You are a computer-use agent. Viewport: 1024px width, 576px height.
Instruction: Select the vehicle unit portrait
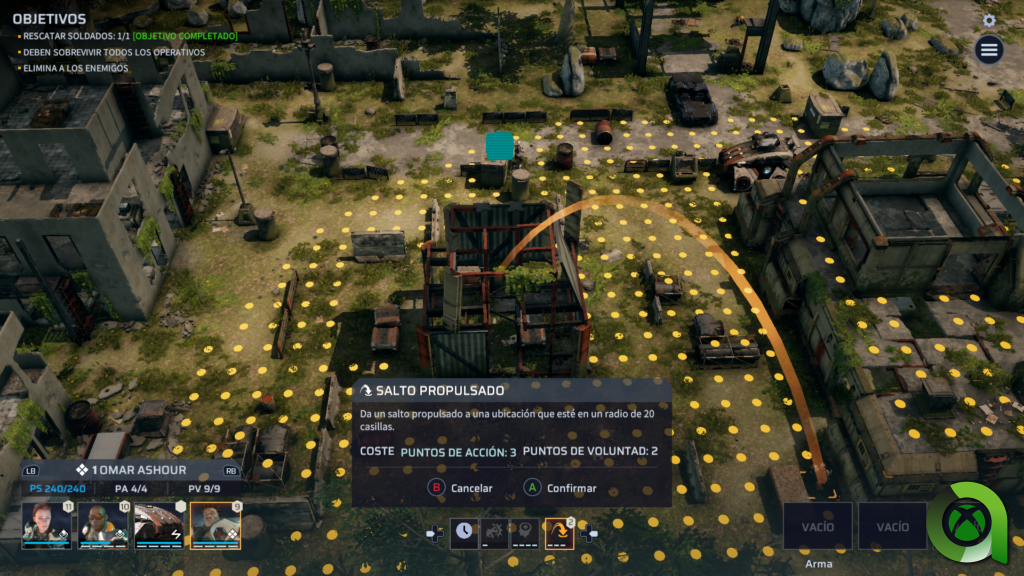click(x=159, y=525)
